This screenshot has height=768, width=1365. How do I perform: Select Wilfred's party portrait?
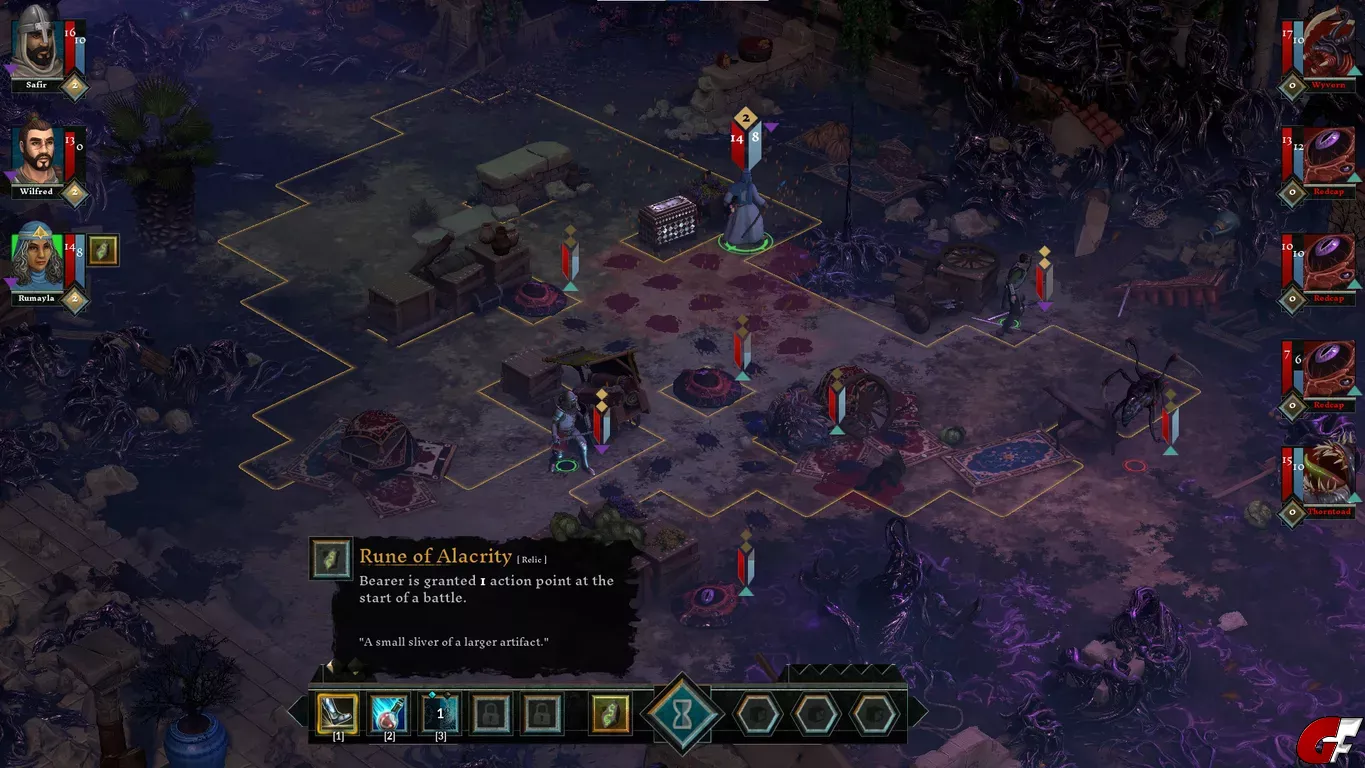tap(38, 154)
